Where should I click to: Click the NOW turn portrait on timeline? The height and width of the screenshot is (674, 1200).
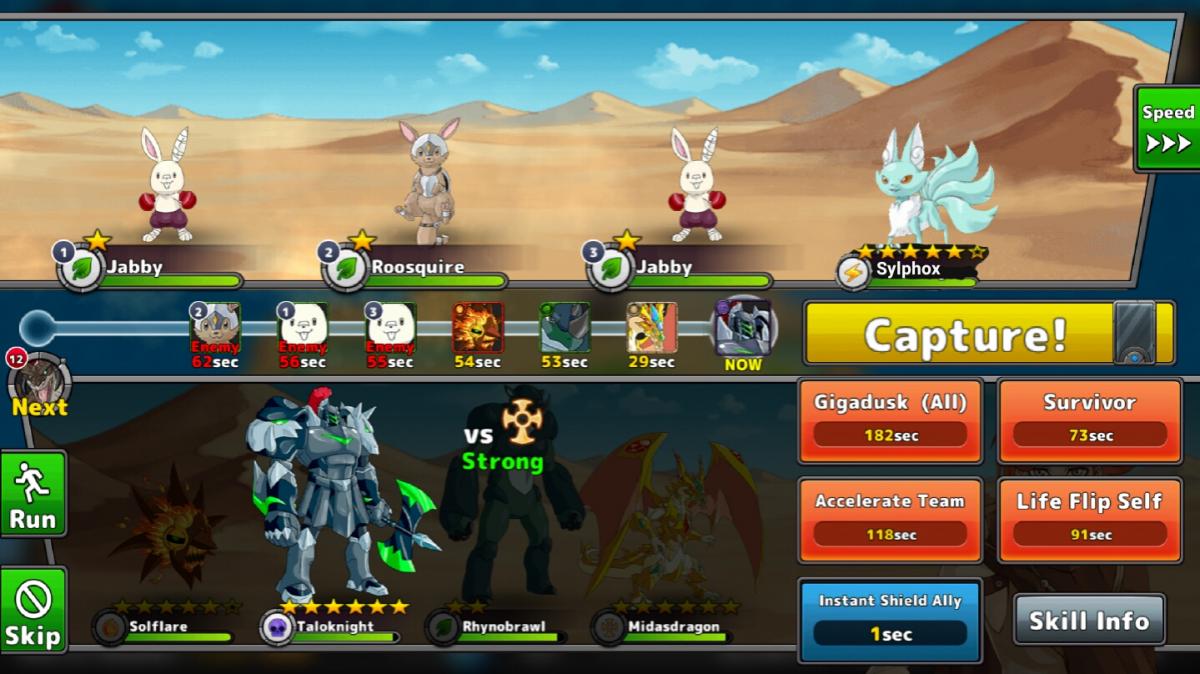tap(743, 328)
